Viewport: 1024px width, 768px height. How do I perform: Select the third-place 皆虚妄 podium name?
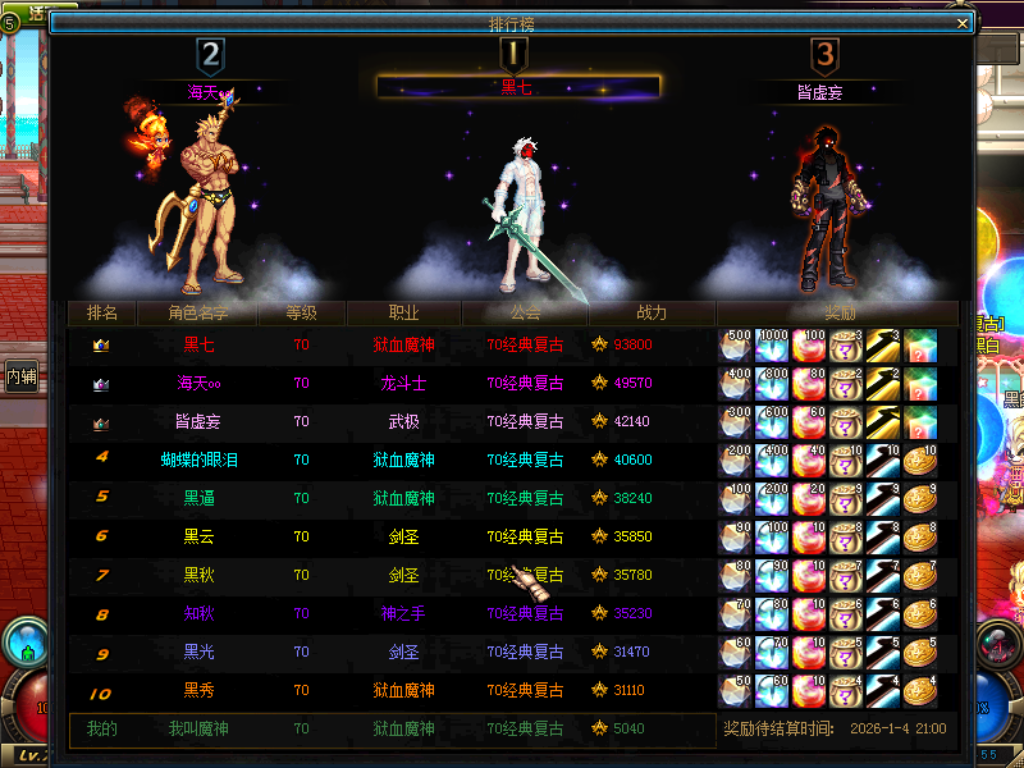click(x=820, y=92)
